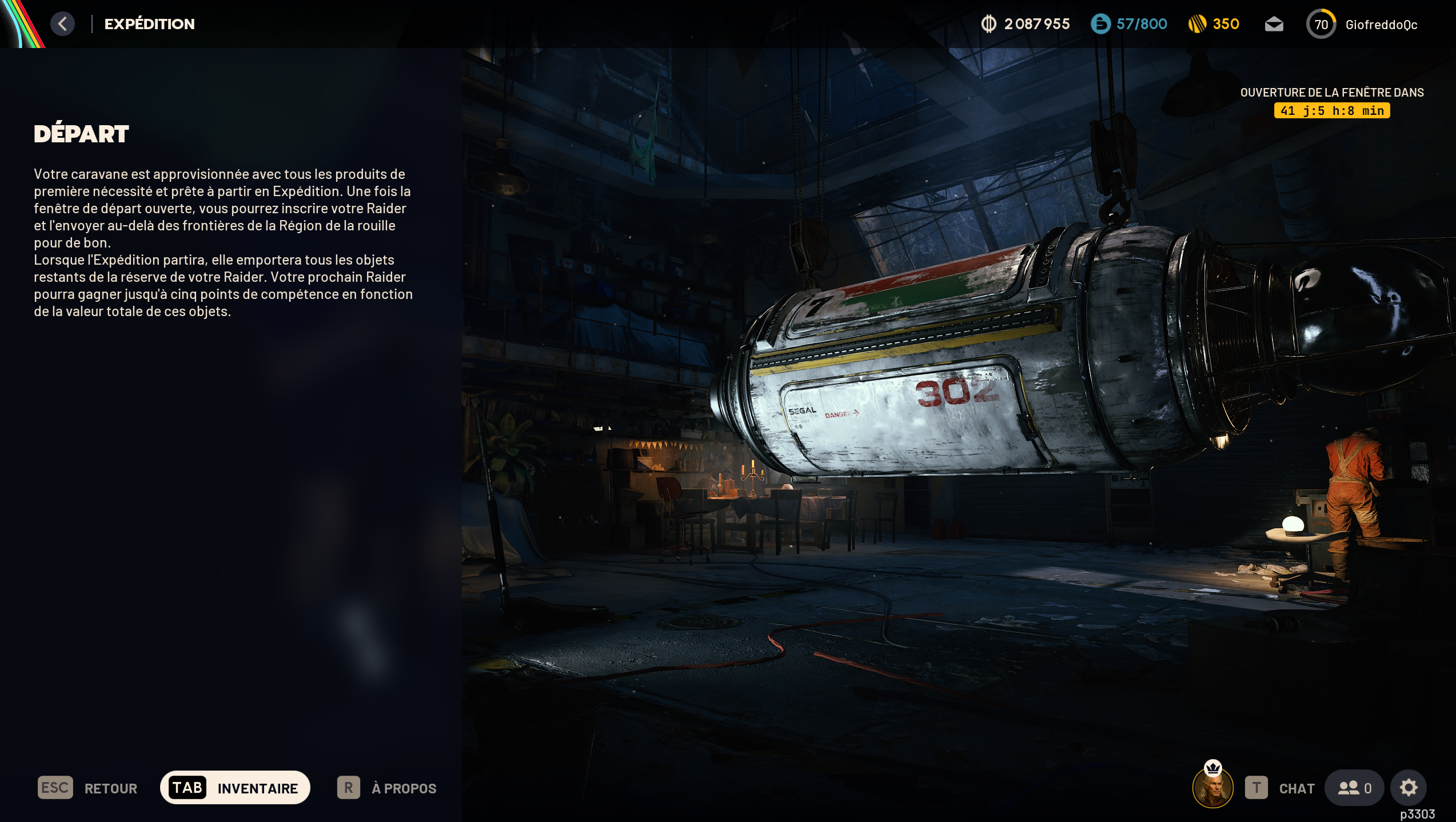Screen dimensions: 1456x822
Task: Click the 350 gold token currency
Action: click(1214, 24)
